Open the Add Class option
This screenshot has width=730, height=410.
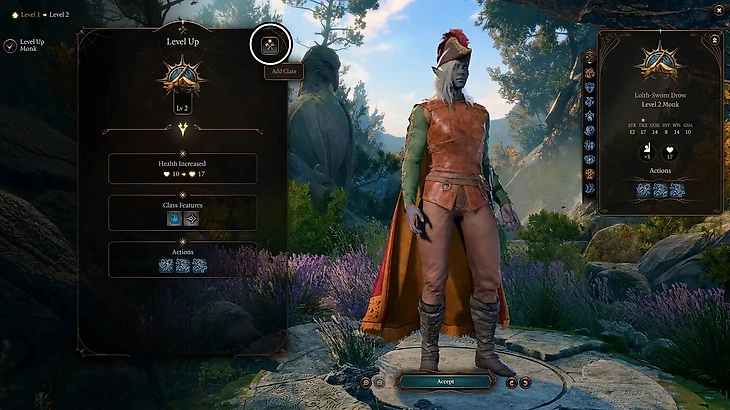(270, 44)
